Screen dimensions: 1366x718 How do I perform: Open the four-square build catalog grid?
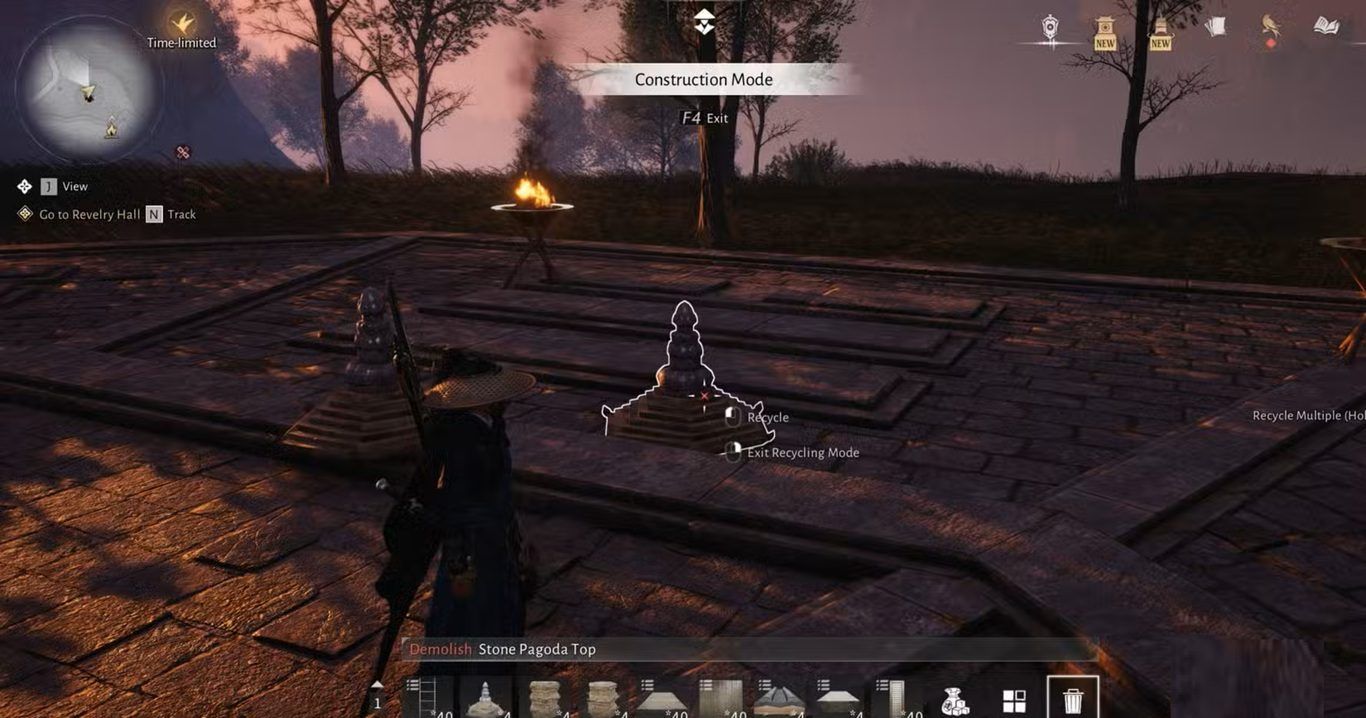[x=1014, y=700]
